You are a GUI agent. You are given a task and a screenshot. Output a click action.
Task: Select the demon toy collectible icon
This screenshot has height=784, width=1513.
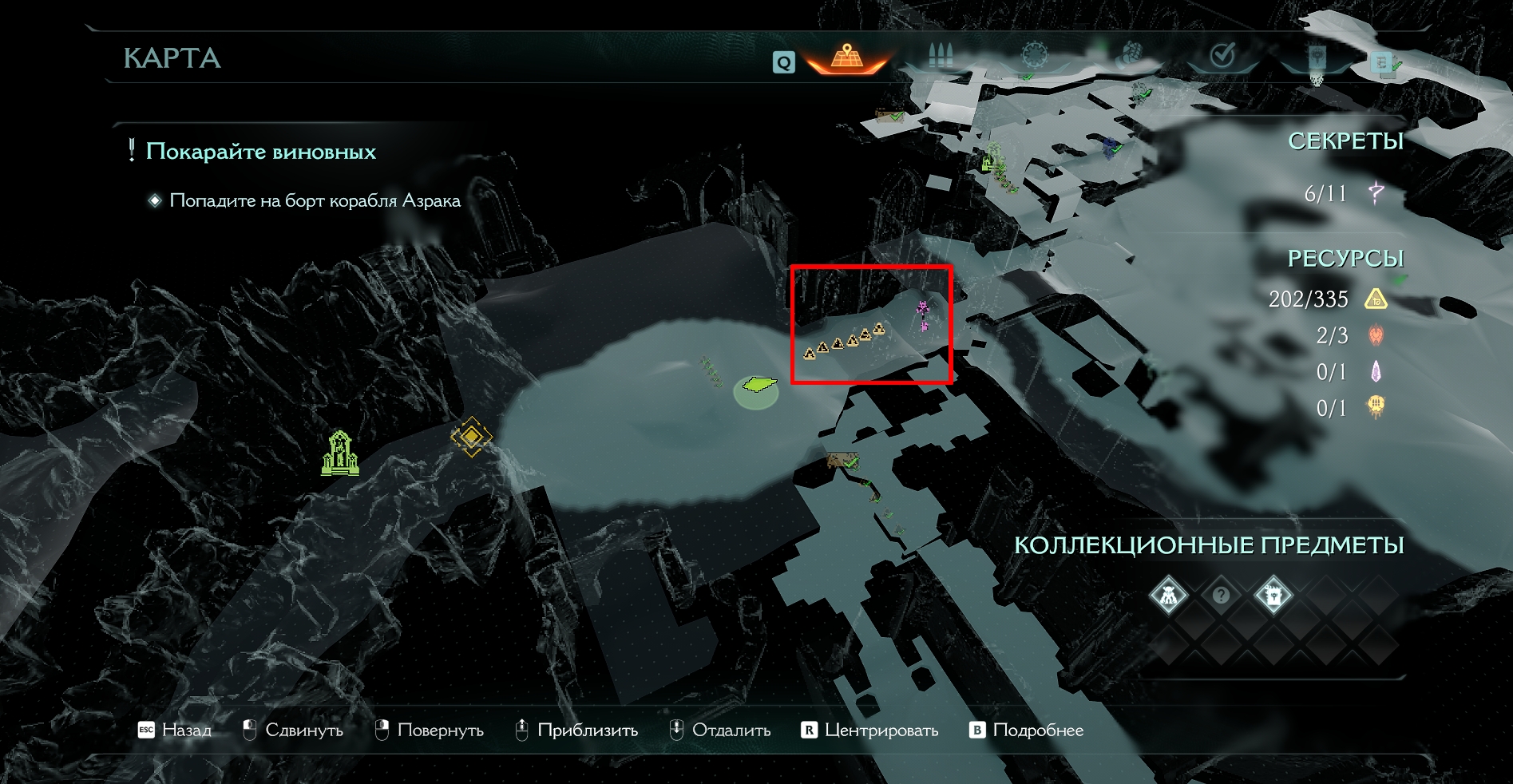coord(1168,596)
